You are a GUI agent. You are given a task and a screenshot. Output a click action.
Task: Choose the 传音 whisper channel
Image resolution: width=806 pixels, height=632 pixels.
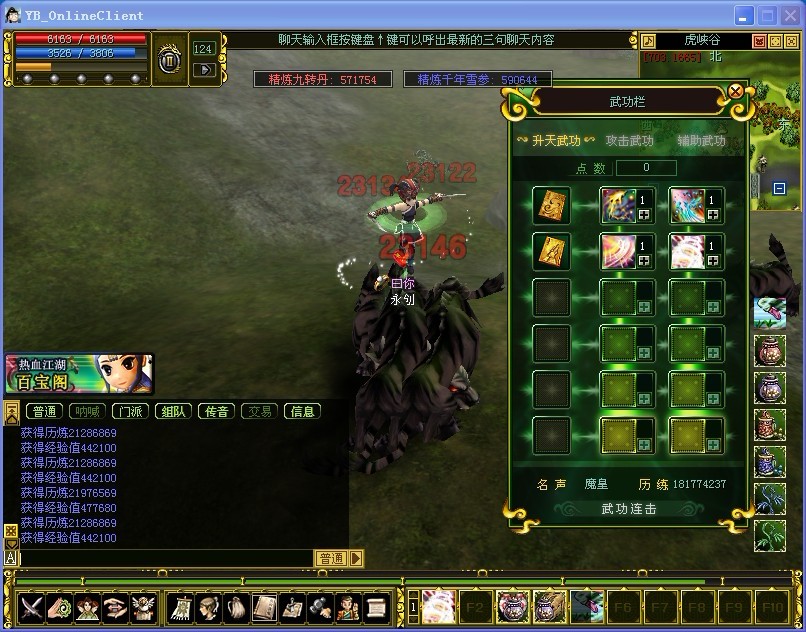point(217,411)
